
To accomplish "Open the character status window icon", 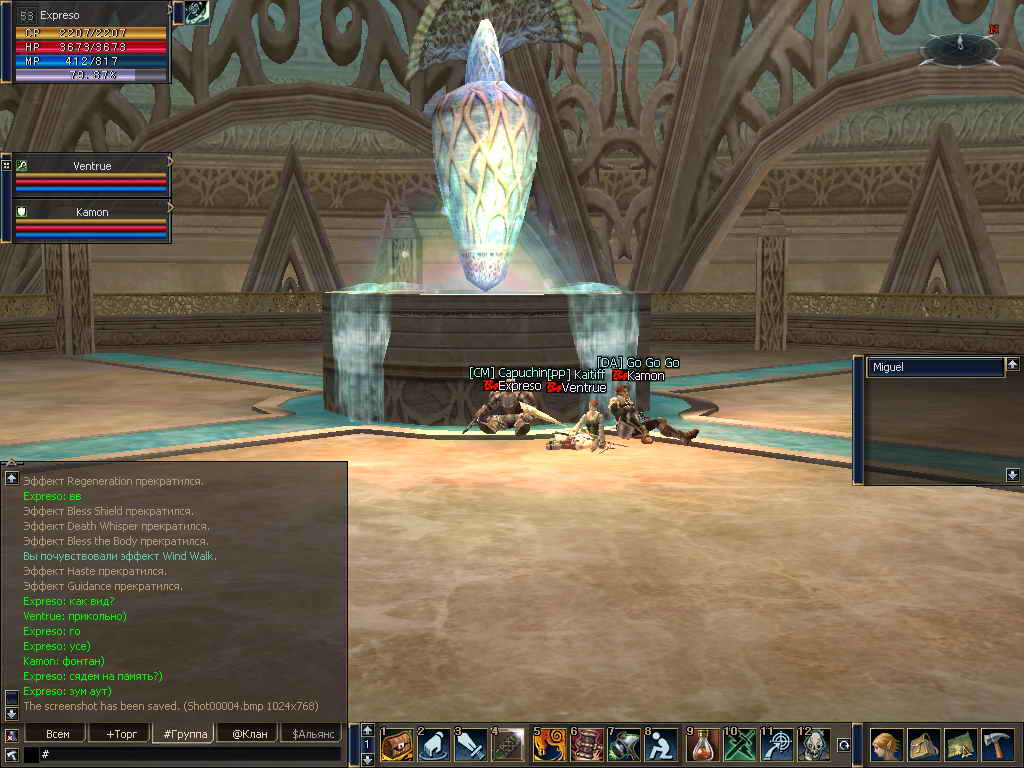I will pyautogui.click(x=886, y=746).
